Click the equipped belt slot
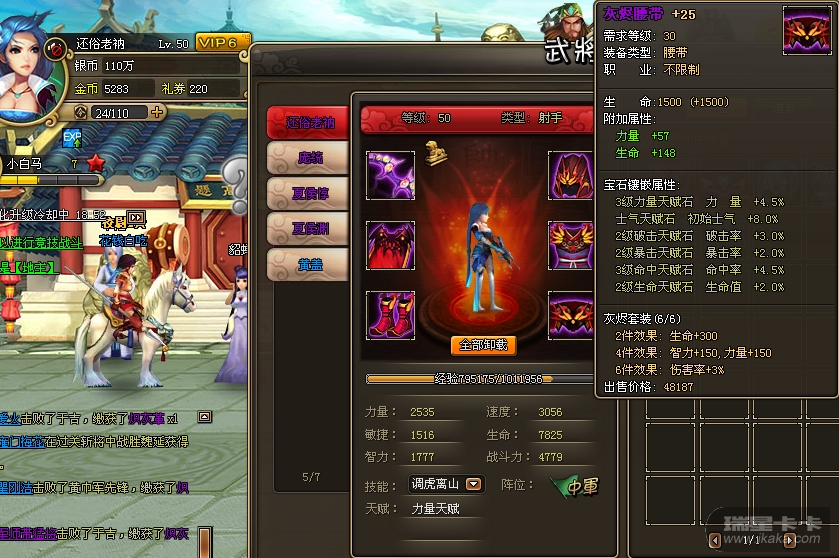 coord(572,315)
